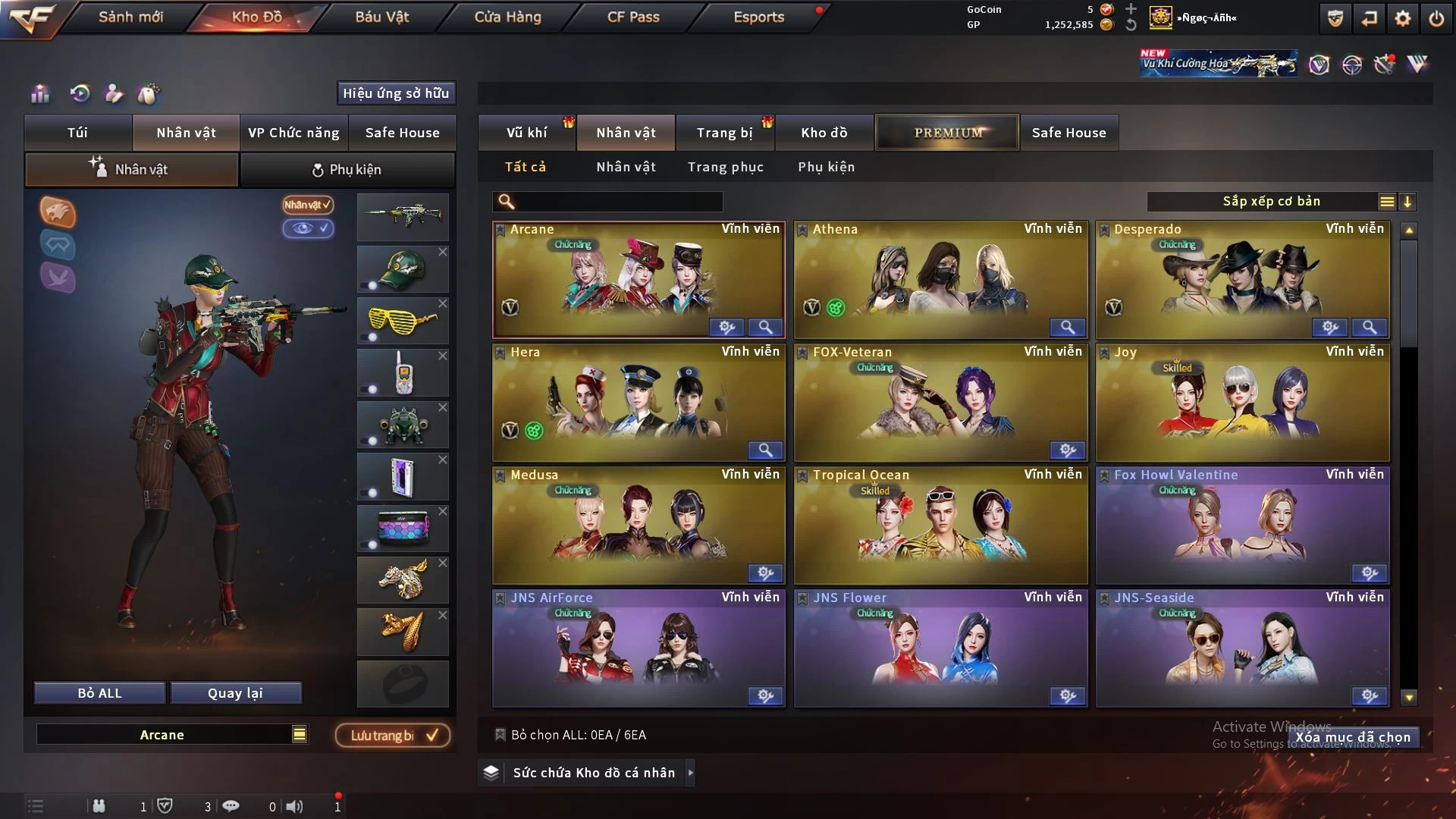Remove the green cap equipment slot
Image resolution: width=1456 pixels, height=819 pixels.
(443, 252)
